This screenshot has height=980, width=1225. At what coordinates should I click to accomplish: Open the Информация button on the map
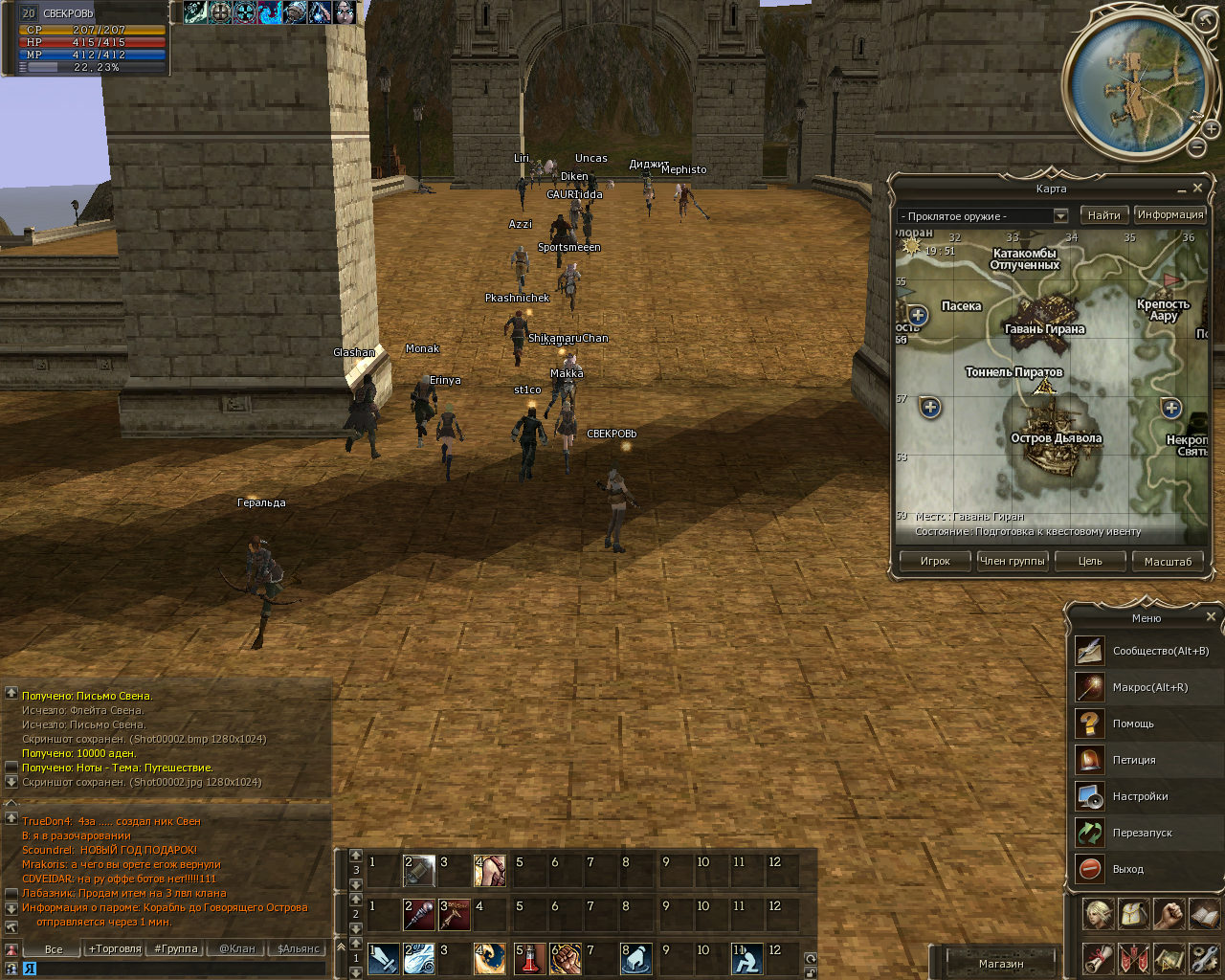pyautogui.click(x=1169, y=215)
